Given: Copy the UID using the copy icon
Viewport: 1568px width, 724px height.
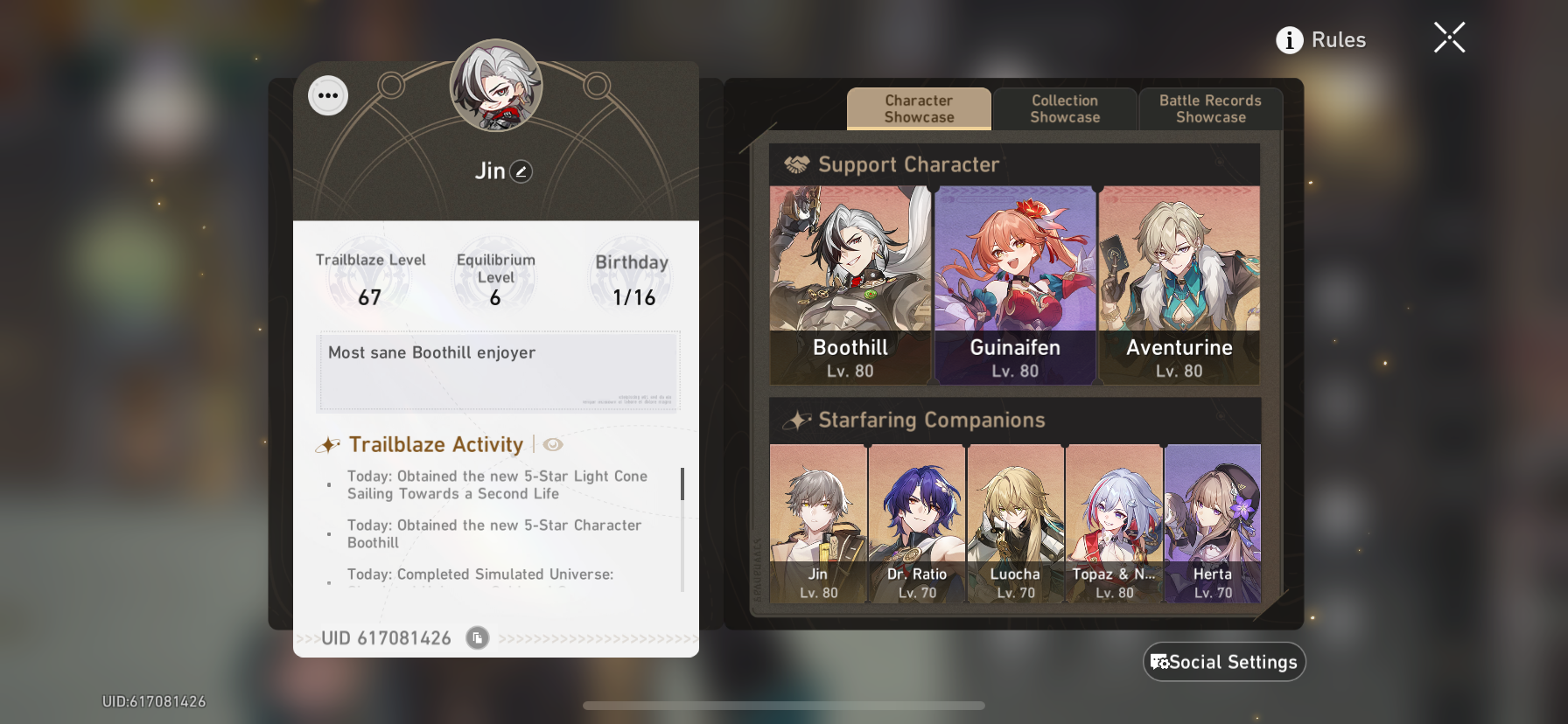Looking at the screenshot, I should (x=475, y=639).
